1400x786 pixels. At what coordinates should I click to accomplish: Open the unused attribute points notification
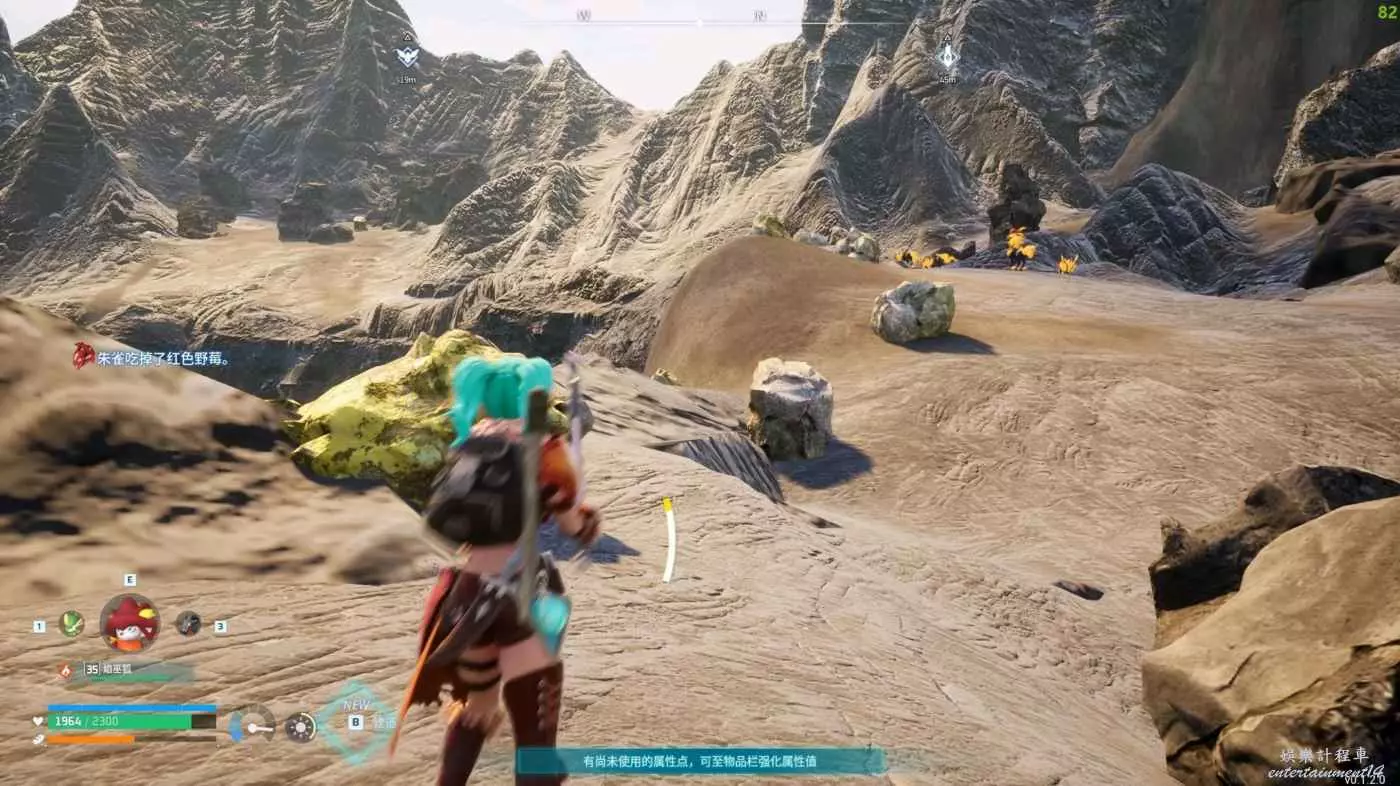(700, 761)
